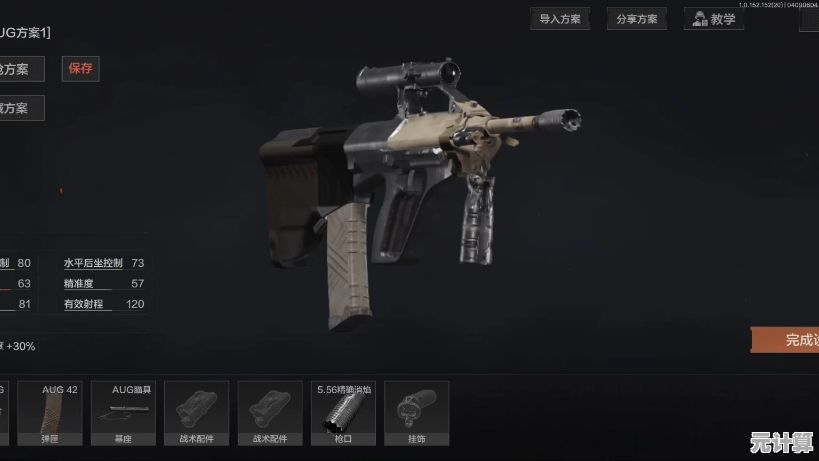The width and height of the screenshot is (819, 461).
Task: Open the 分享方案 share option
Action: click(x=636, y=19)
